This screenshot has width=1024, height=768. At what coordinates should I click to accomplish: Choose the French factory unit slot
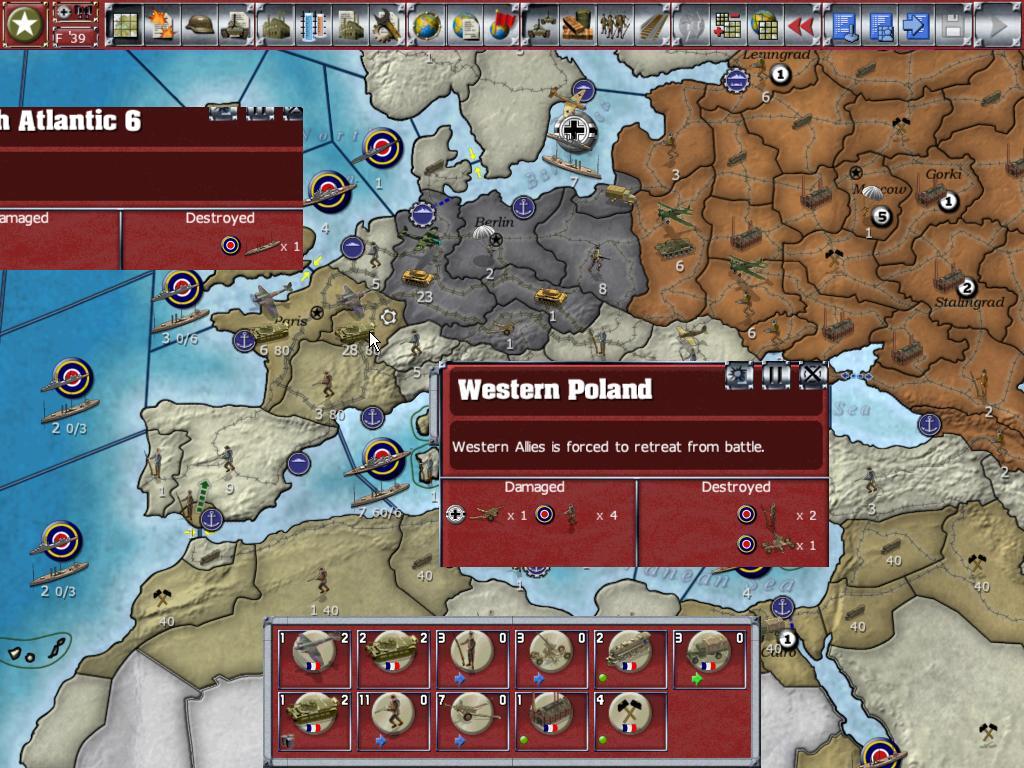click(551, 719)
